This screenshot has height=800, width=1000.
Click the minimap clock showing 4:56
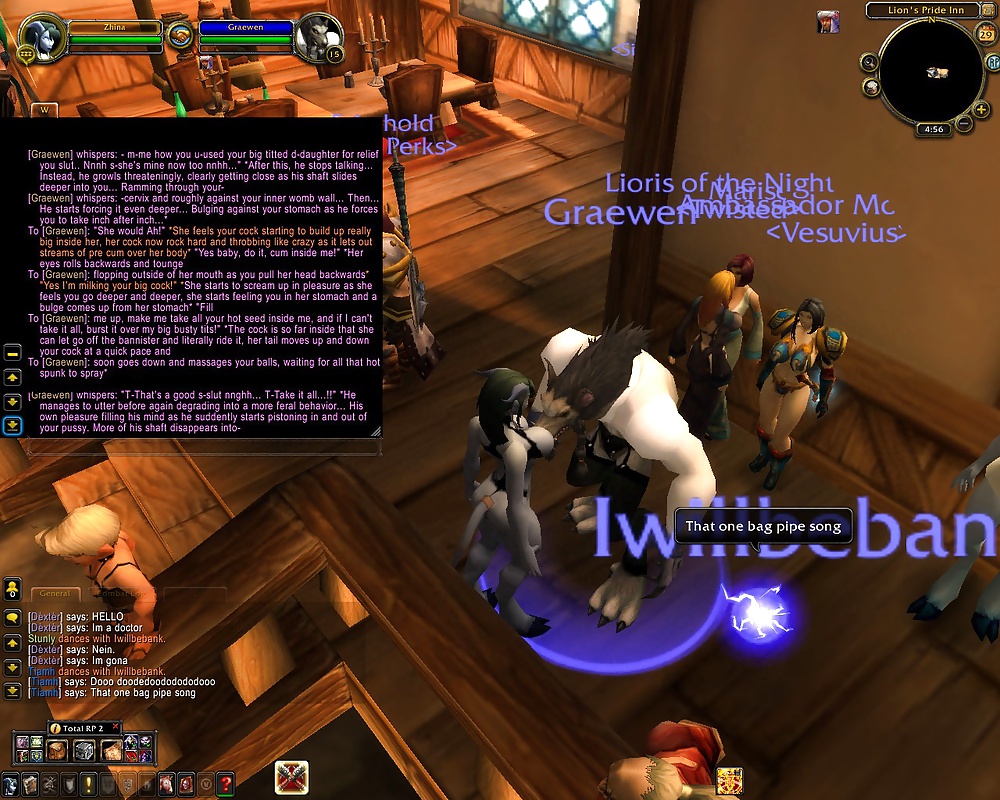pos(934,129)
